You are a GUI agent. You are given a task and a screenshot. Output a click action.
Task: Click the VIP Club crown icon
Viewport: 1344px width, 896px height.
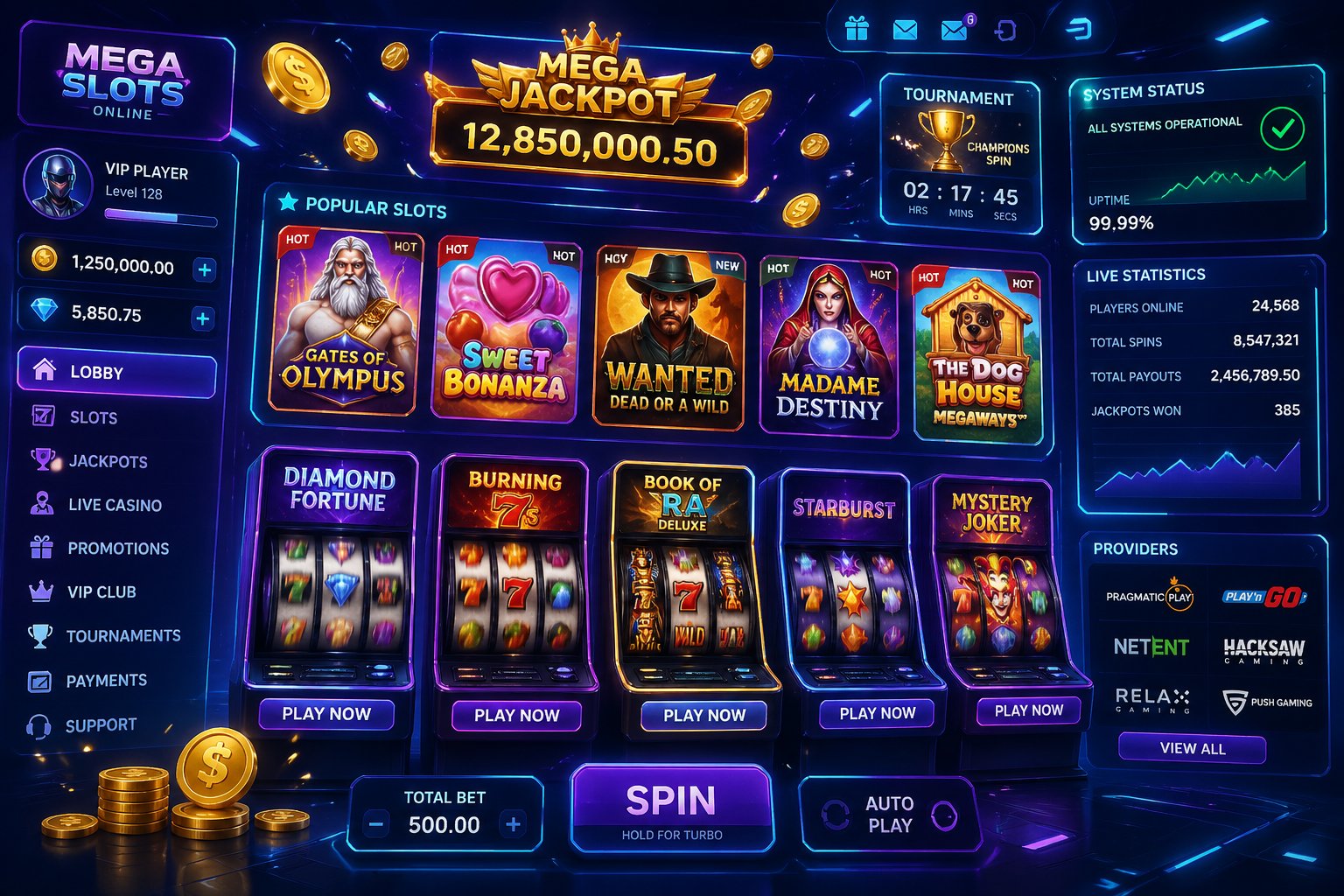40,591
